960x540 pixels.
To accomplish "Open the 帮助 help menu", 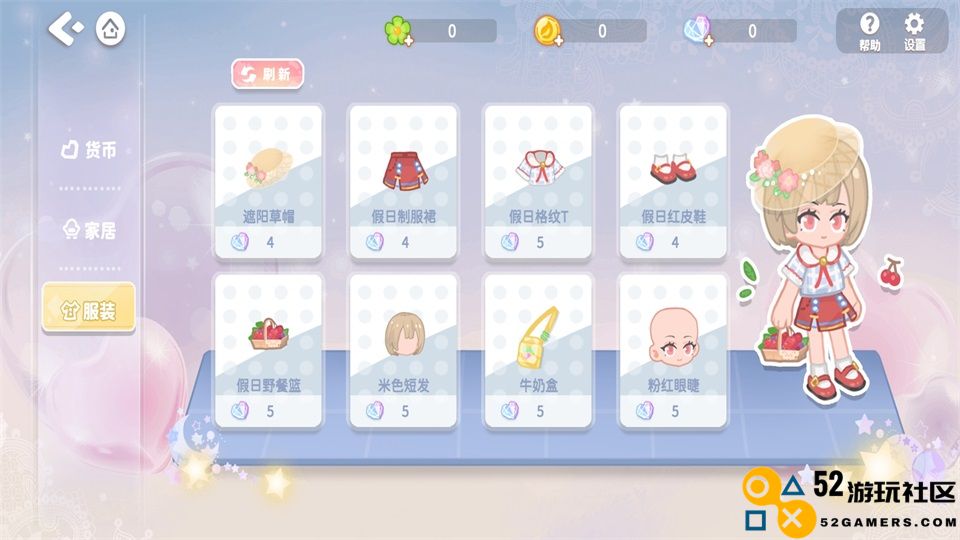I will [869, 31].
